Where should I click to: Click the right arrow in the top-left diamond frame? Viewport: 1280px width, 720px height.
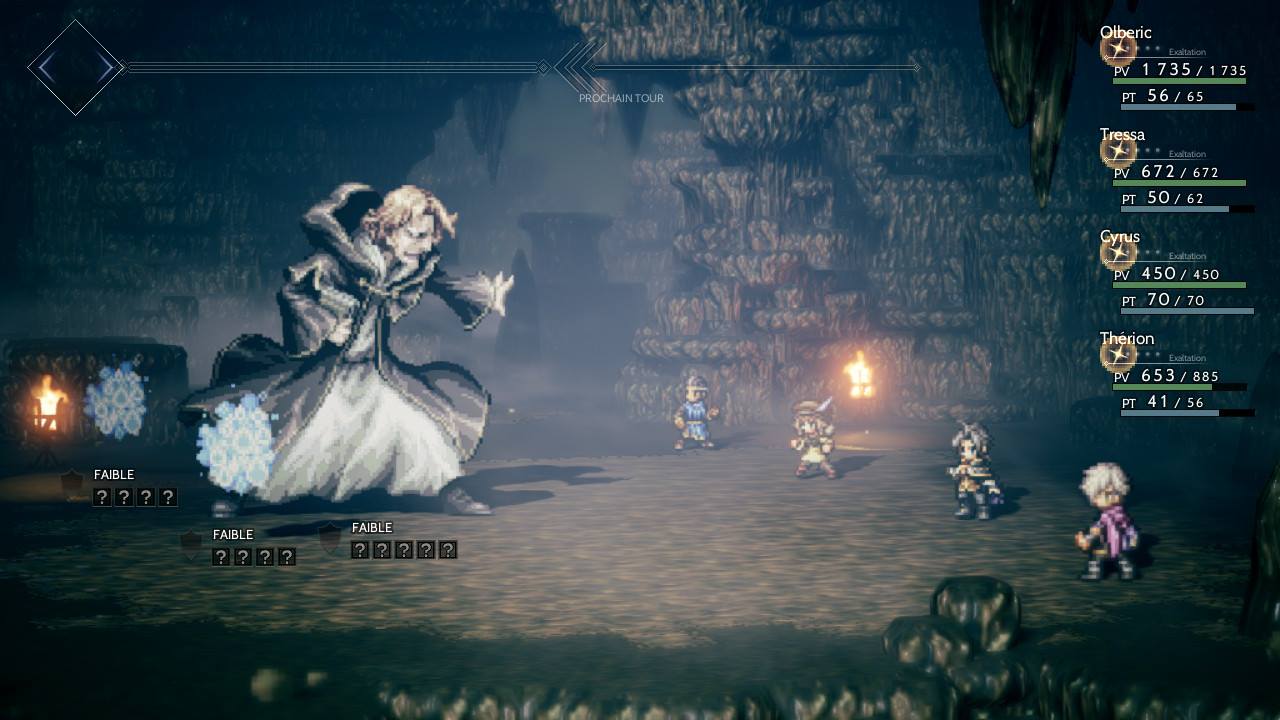click(104, 67)
